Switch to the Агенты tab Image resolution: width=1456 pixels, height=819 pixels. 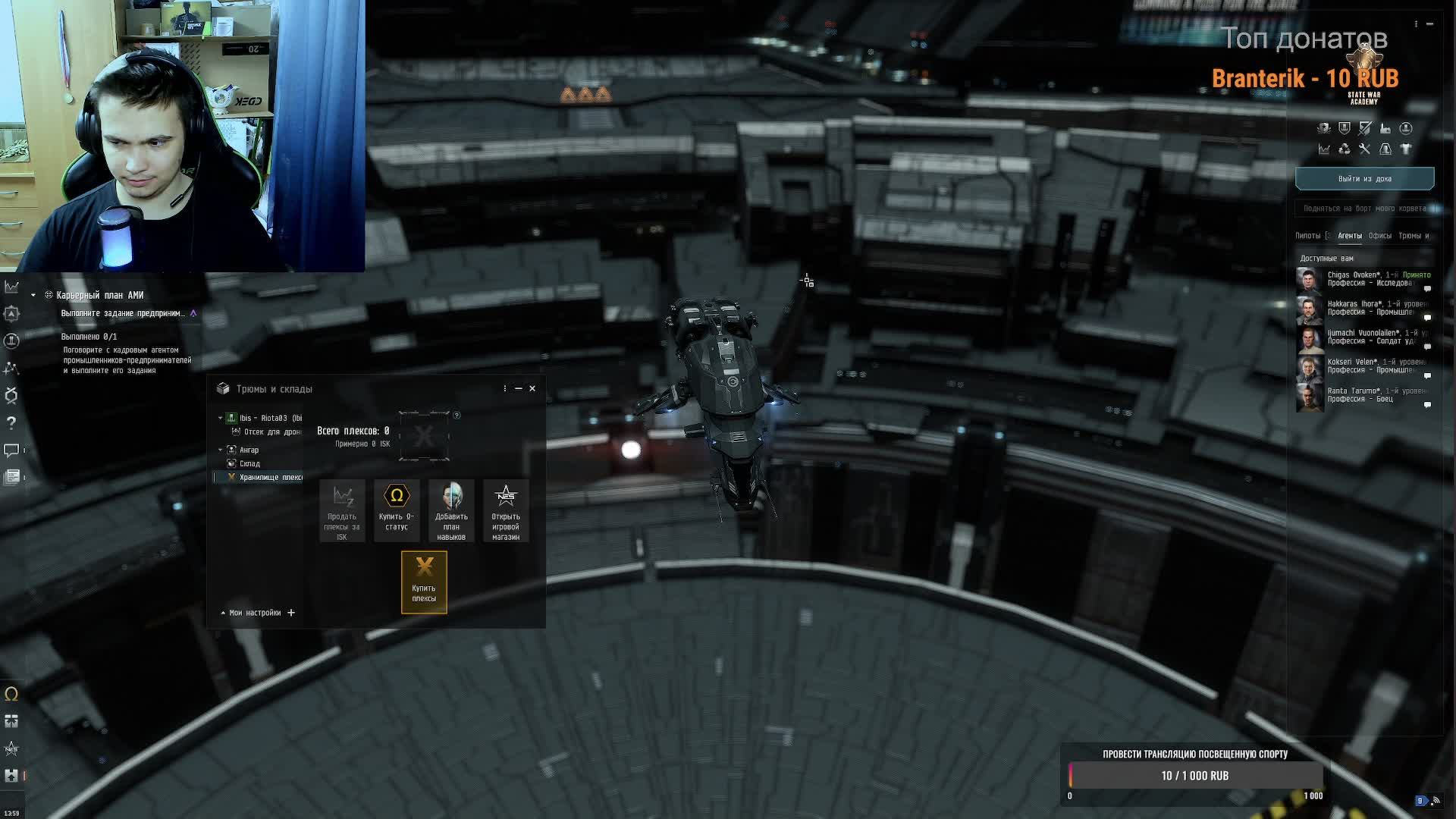pos(1349,236)
